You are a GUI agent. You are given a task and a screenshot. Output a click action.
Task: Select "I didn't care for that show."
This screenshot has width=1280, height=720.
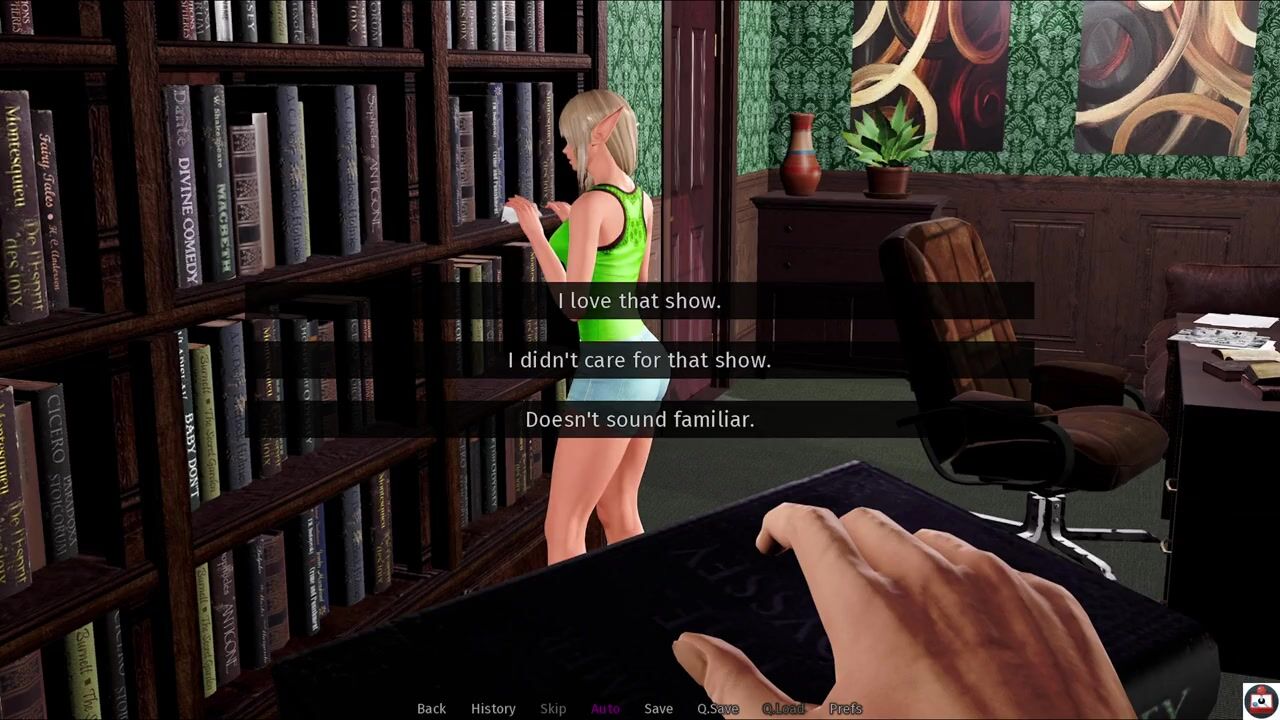(639, 360)
